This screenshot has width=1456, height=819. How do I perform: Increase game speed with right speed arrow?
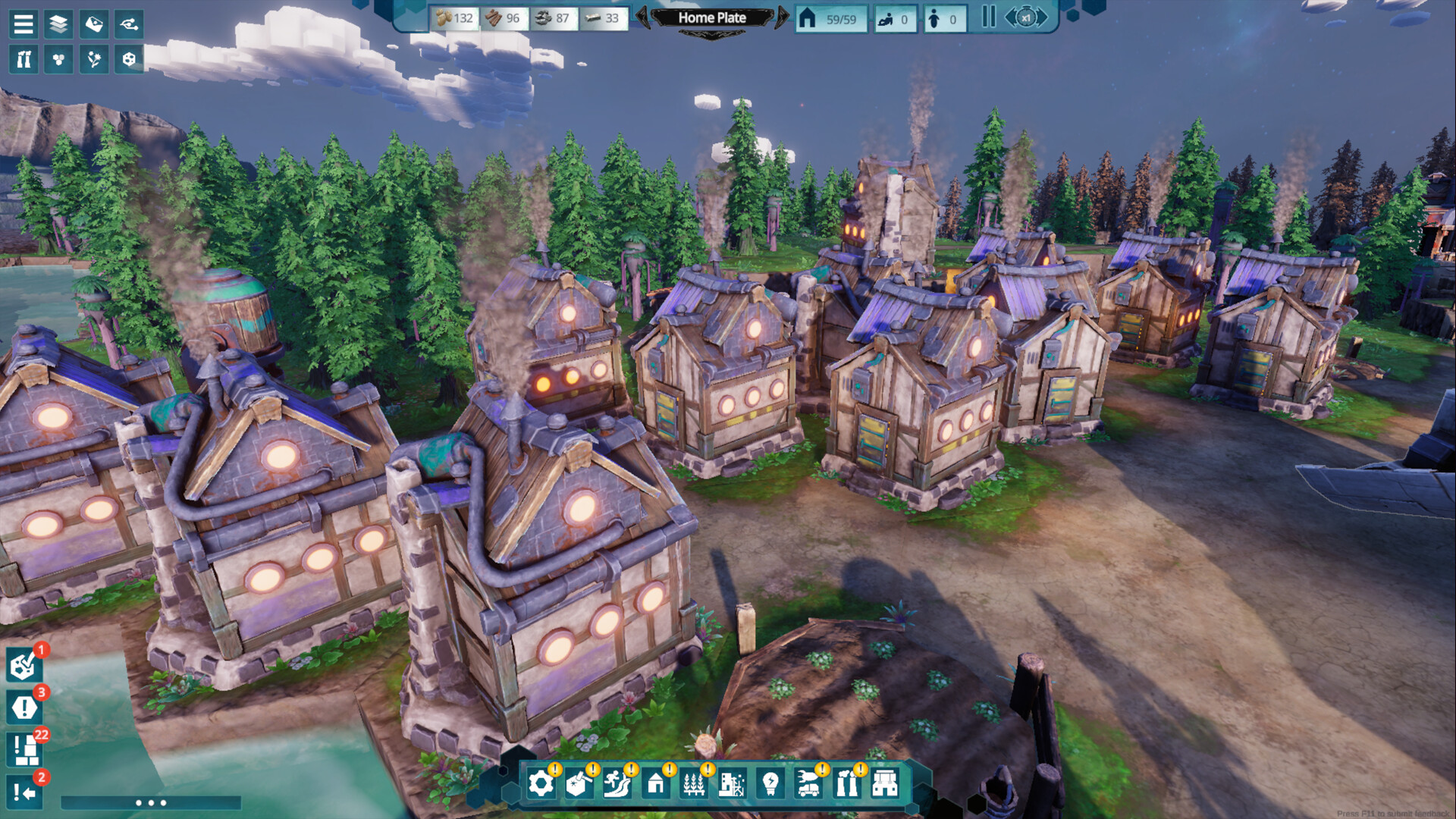1043,17
